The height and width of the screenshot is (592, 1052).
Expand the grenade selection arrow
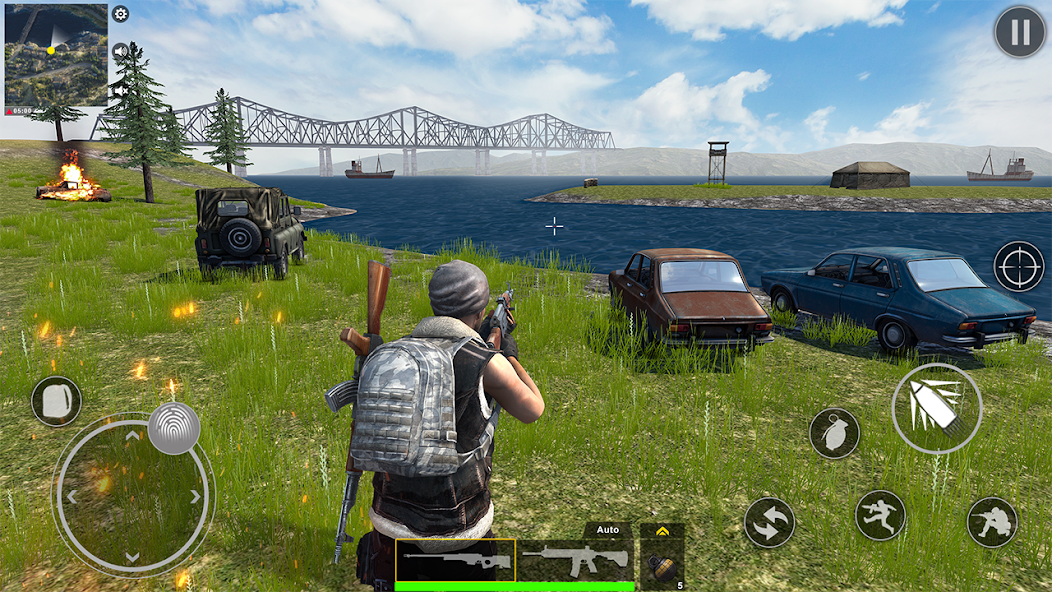click(662, 531)
